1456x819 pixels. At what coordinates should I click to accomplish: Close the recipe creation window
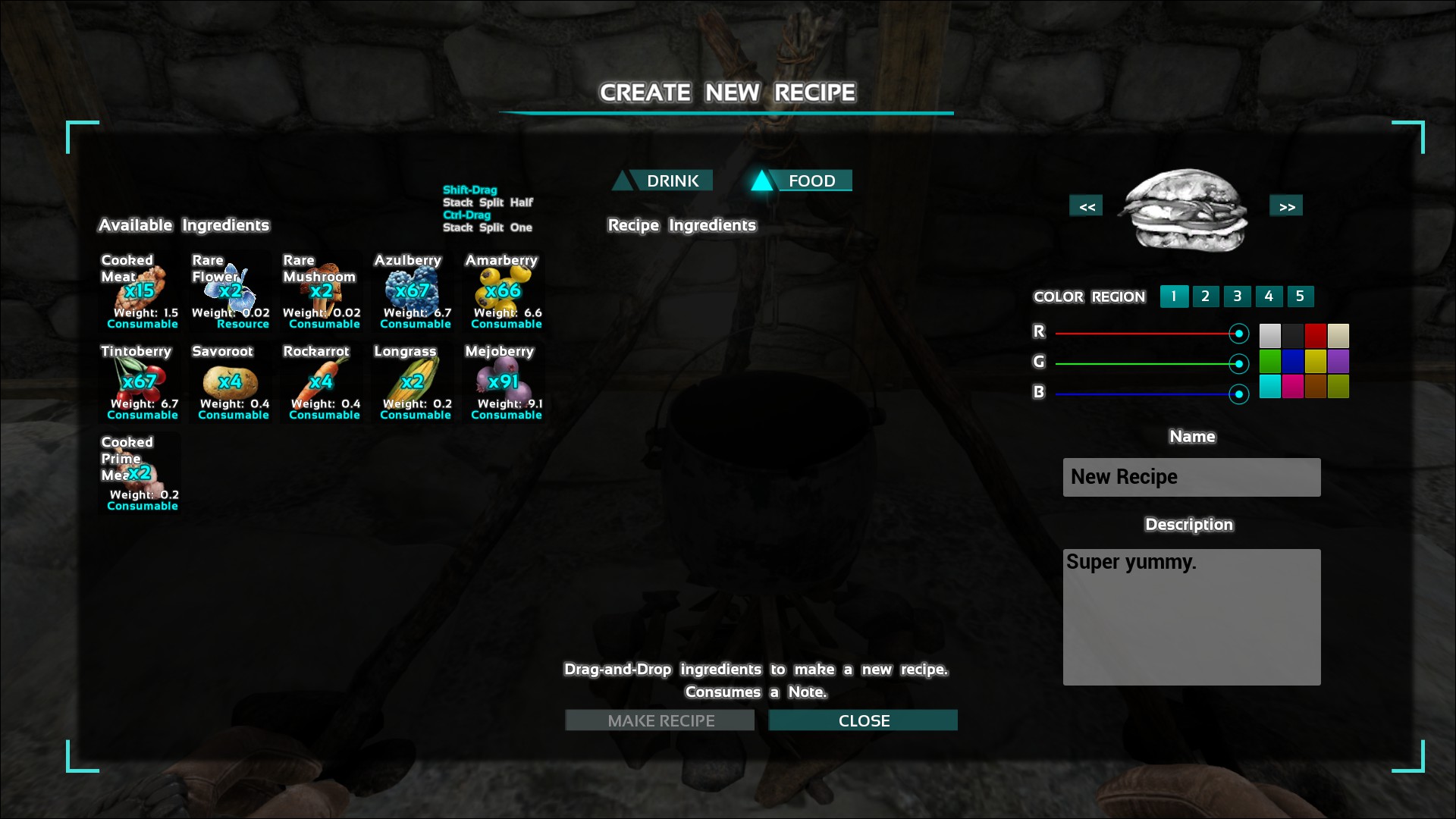pos(863,720)
